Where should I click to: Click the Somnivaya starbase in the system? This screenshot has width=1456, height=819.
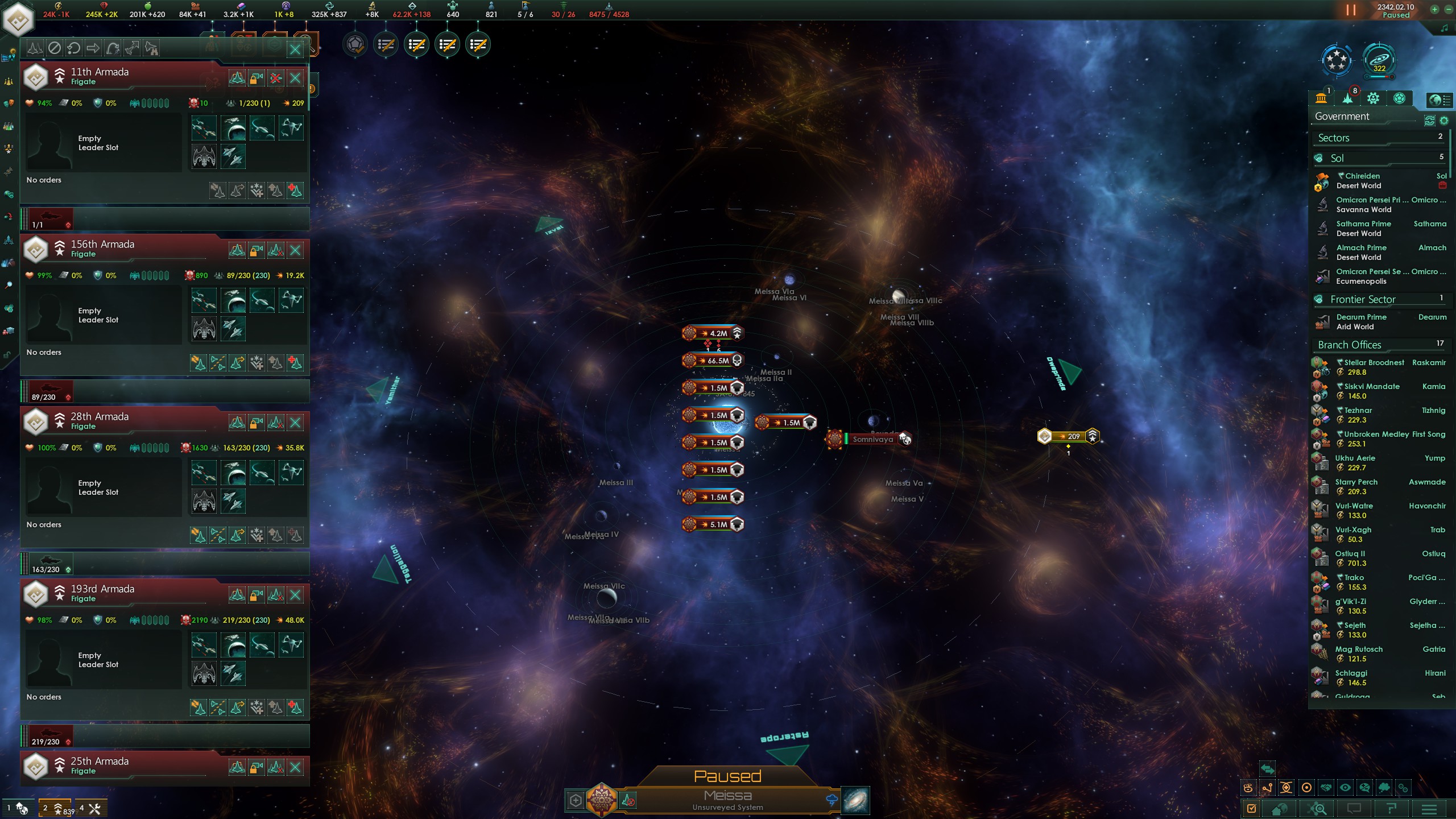tap(873, 439)
